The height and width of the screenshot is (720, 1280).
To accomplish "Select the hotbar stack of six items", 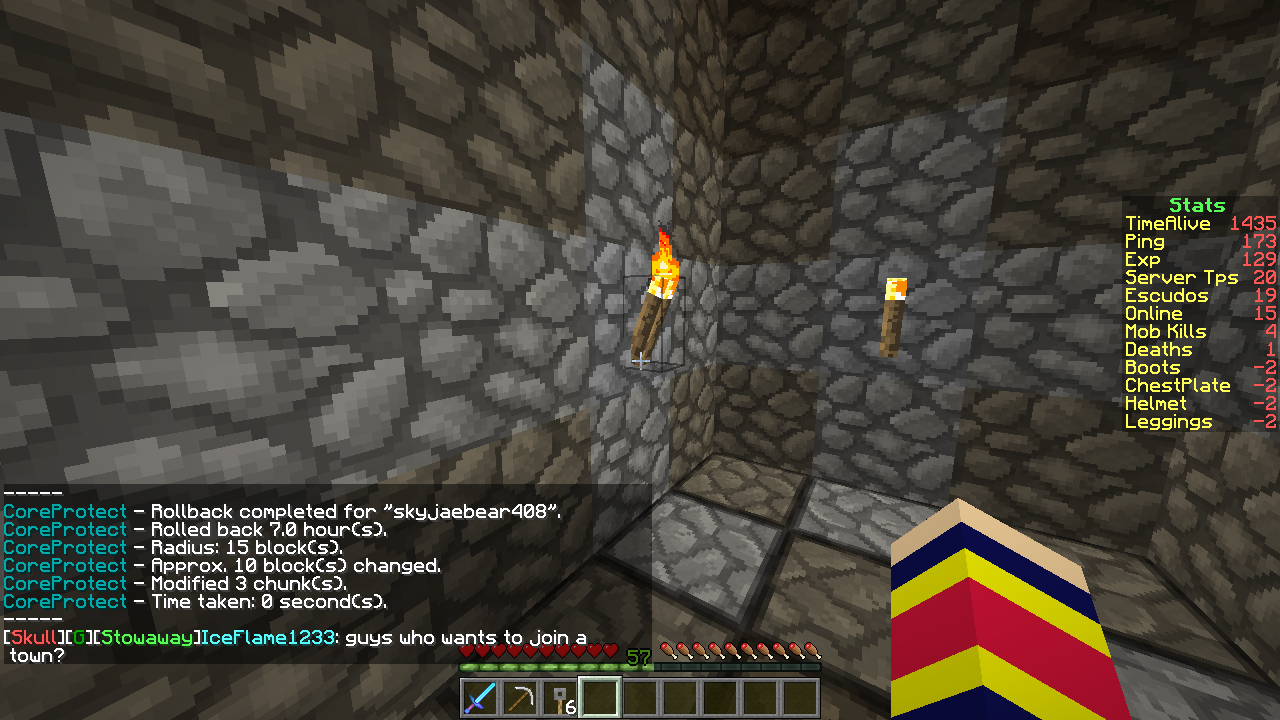I will (560, 698).
